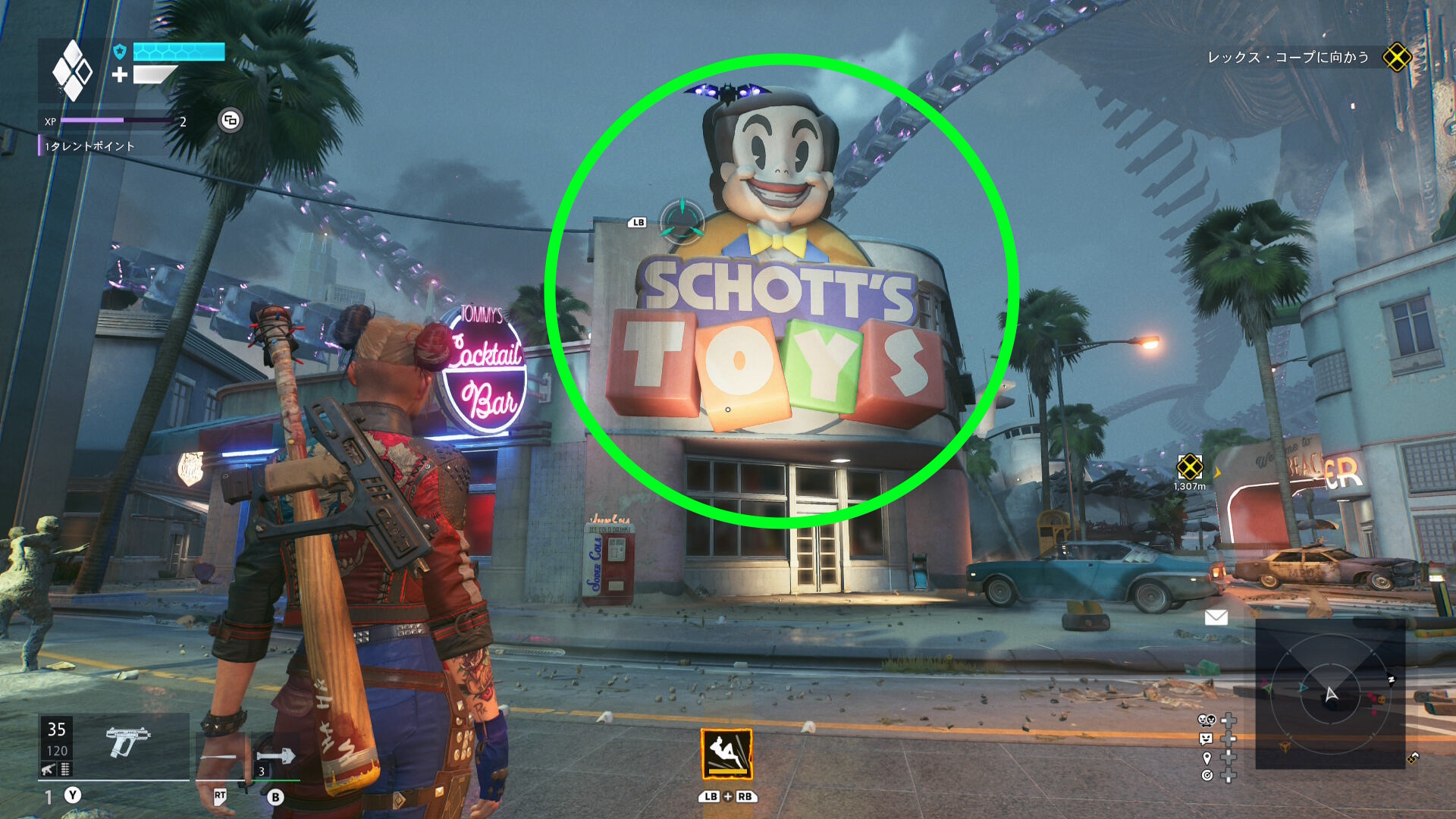Click the round squad icon beside the XP level
The image size is (1456, 819).
coord(231,120)
